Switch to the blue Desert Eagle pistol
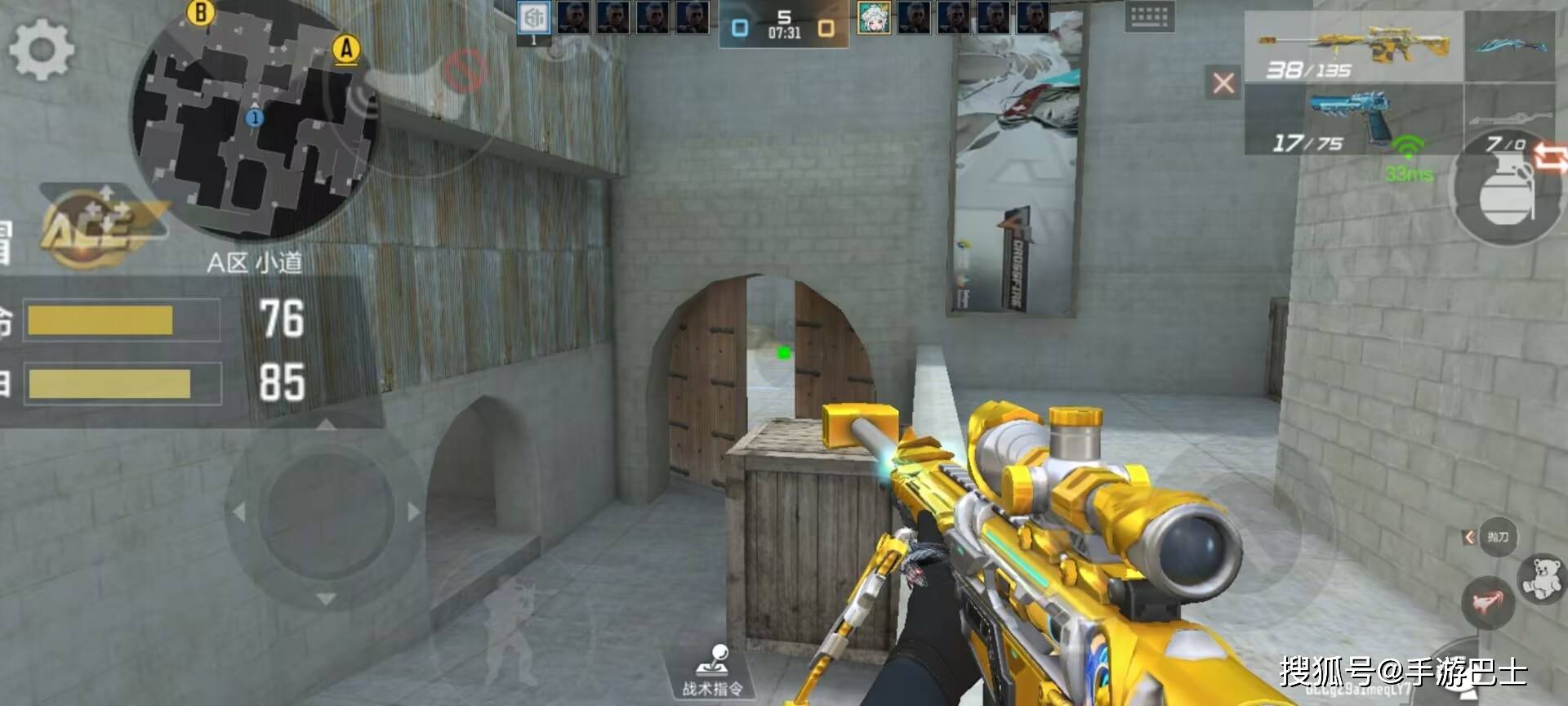This screenshot has height=706, width=1568. (1354, 119)
